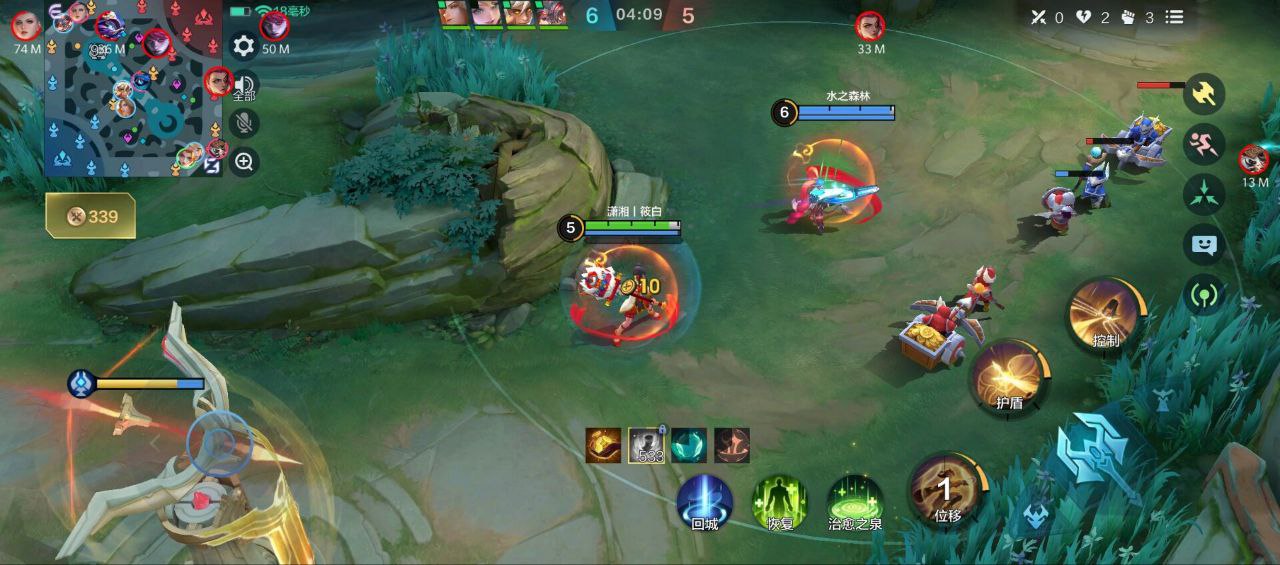The image size is (1280, 565).
Task: Open the shop via the 339 gold button
Action: coord(90,216)
